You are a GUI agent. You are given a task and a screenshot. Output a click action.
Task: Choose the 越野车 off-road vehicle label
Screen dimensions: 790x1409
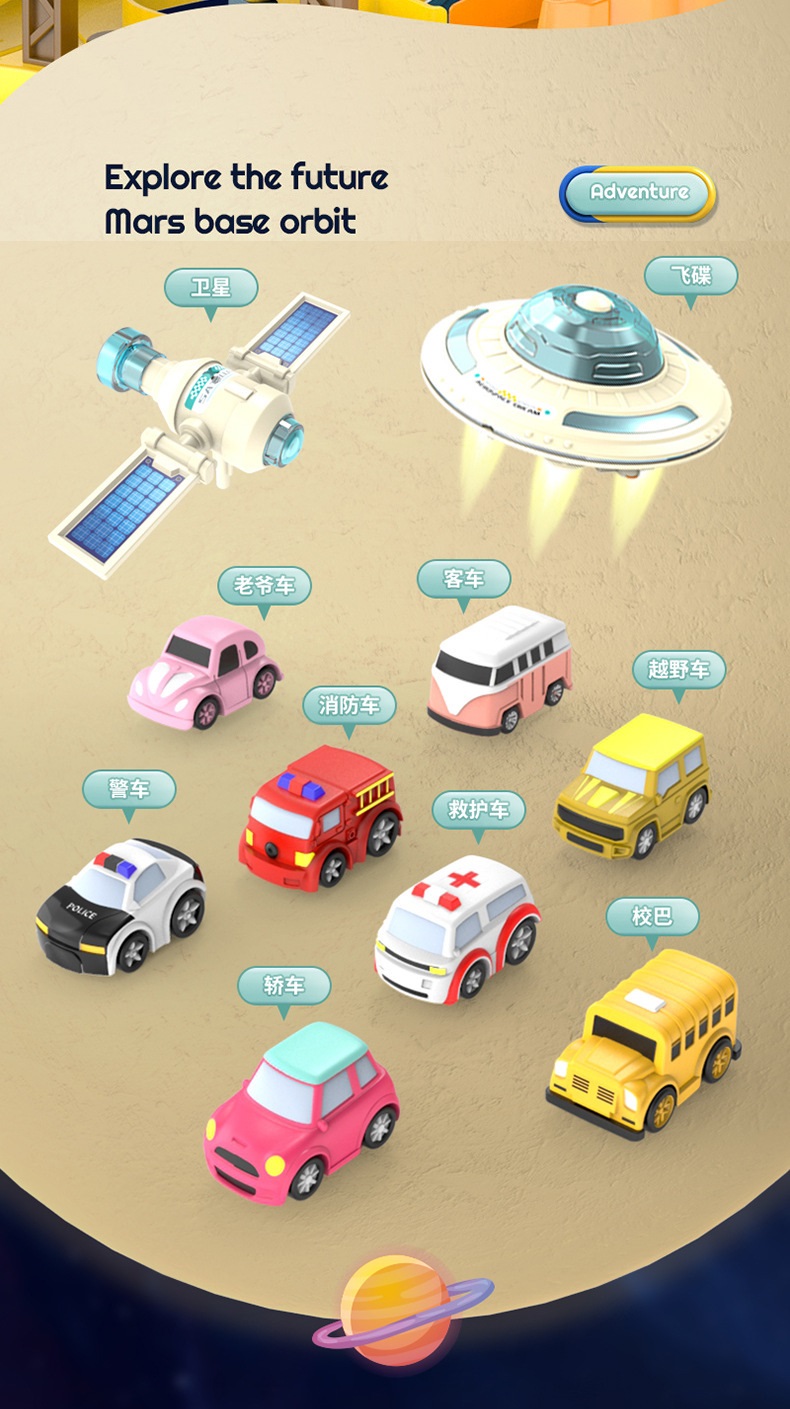(x=679, y=669)
